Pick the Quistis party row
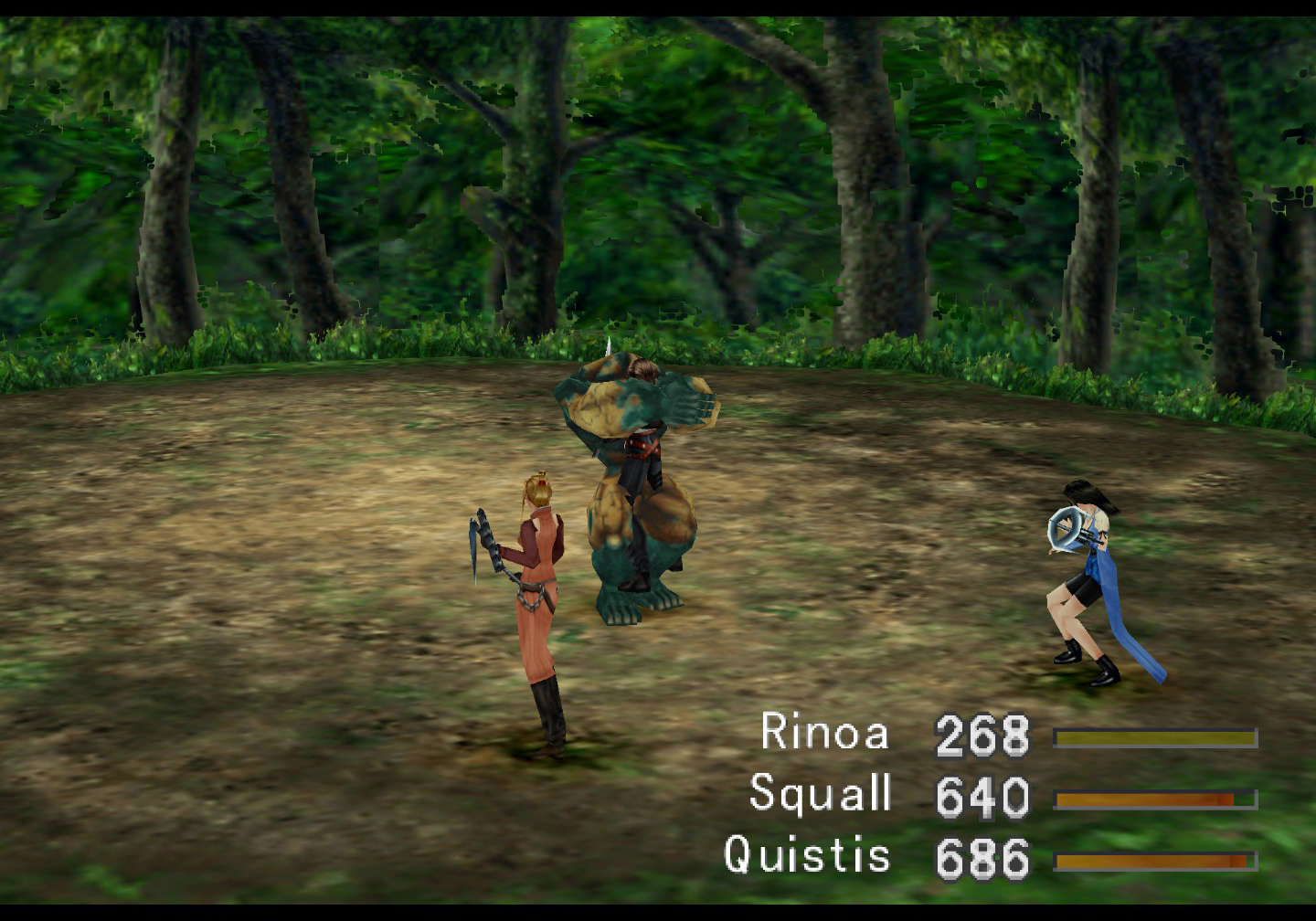Viewport: 1316px width, 921px height. pos(807,856)
